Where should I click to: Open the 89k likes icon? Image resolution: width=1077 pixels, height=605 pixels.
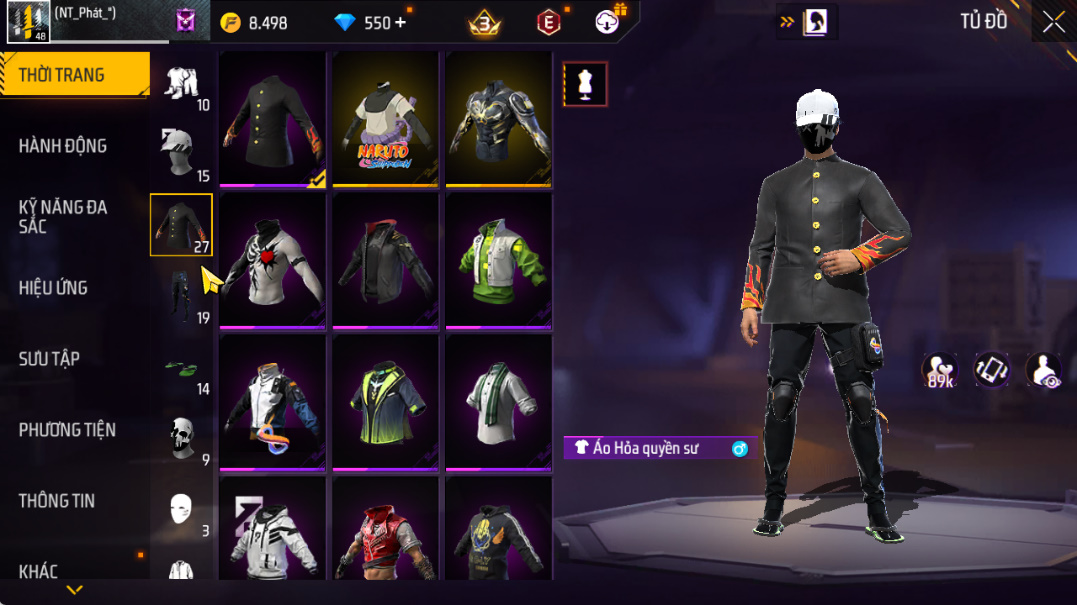tap(939, 370)
